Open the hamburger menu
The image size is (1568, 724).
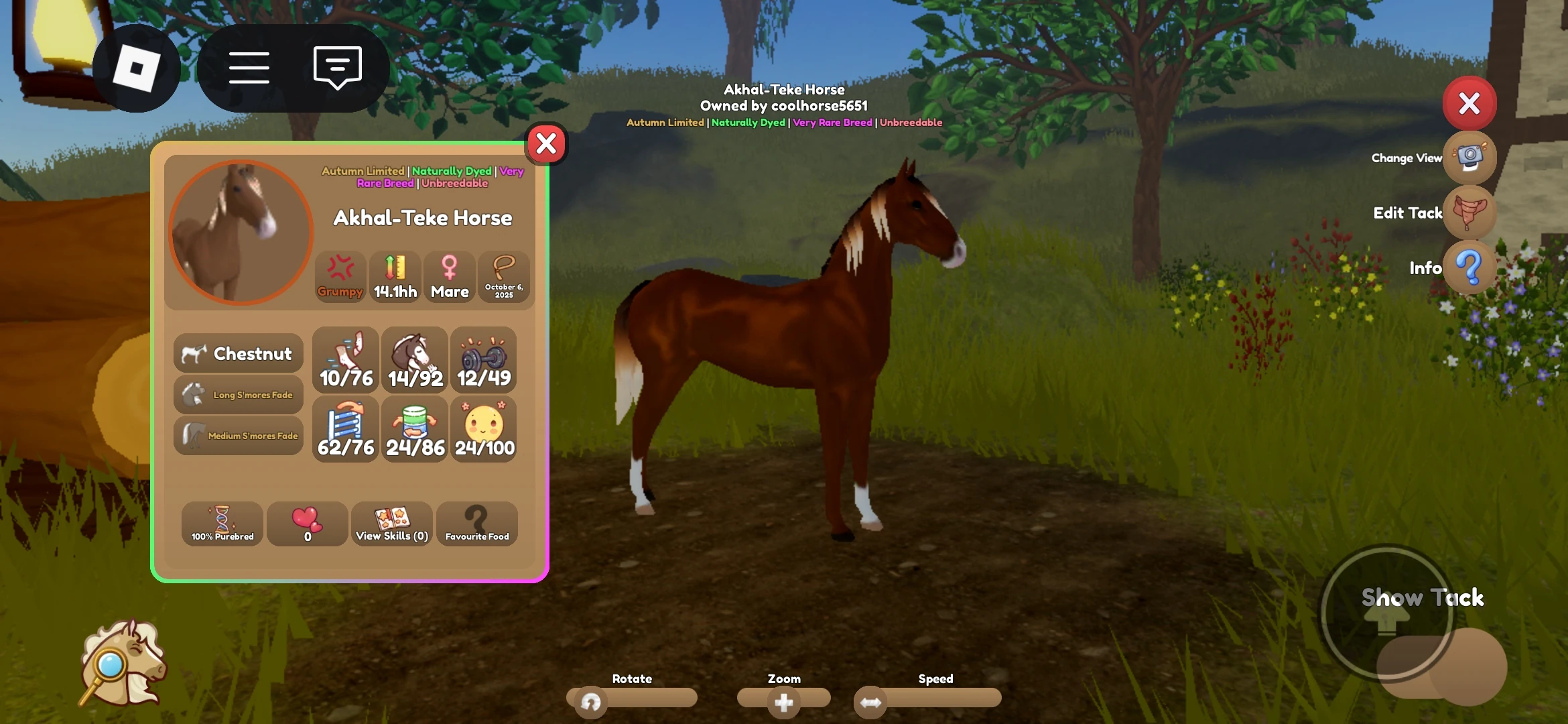249,67
